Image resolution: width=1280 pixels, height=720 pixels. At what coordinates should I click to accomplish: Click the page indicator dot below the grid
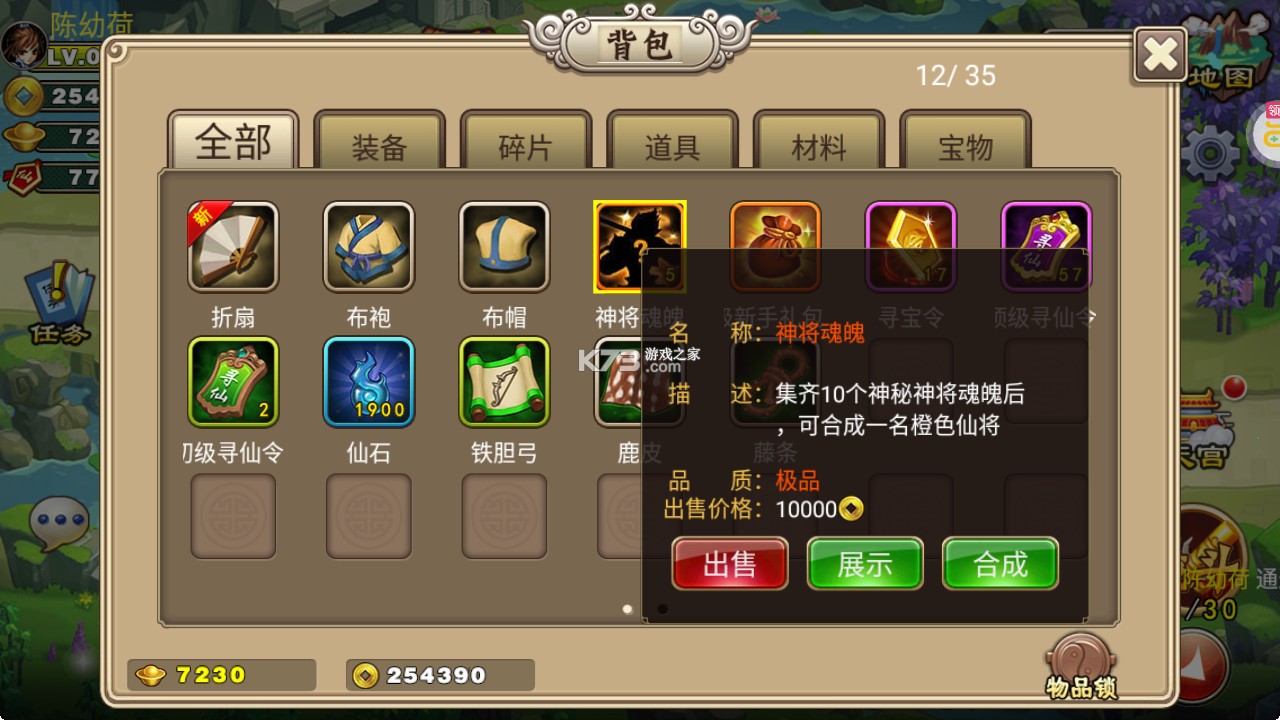coord(628,608)
